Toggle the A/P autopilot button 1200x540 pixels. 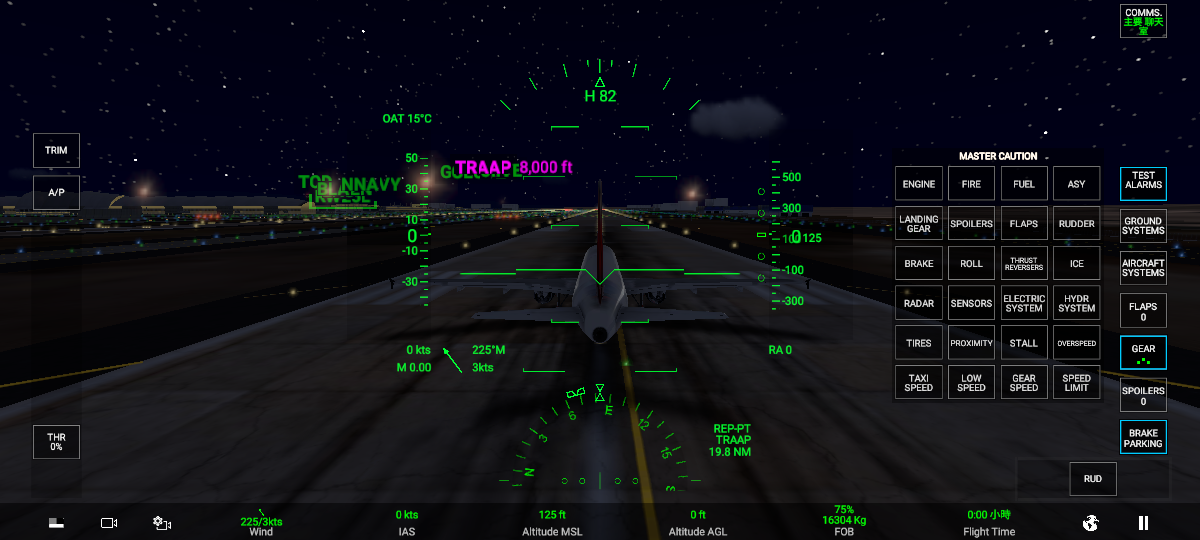coord(56,192)
